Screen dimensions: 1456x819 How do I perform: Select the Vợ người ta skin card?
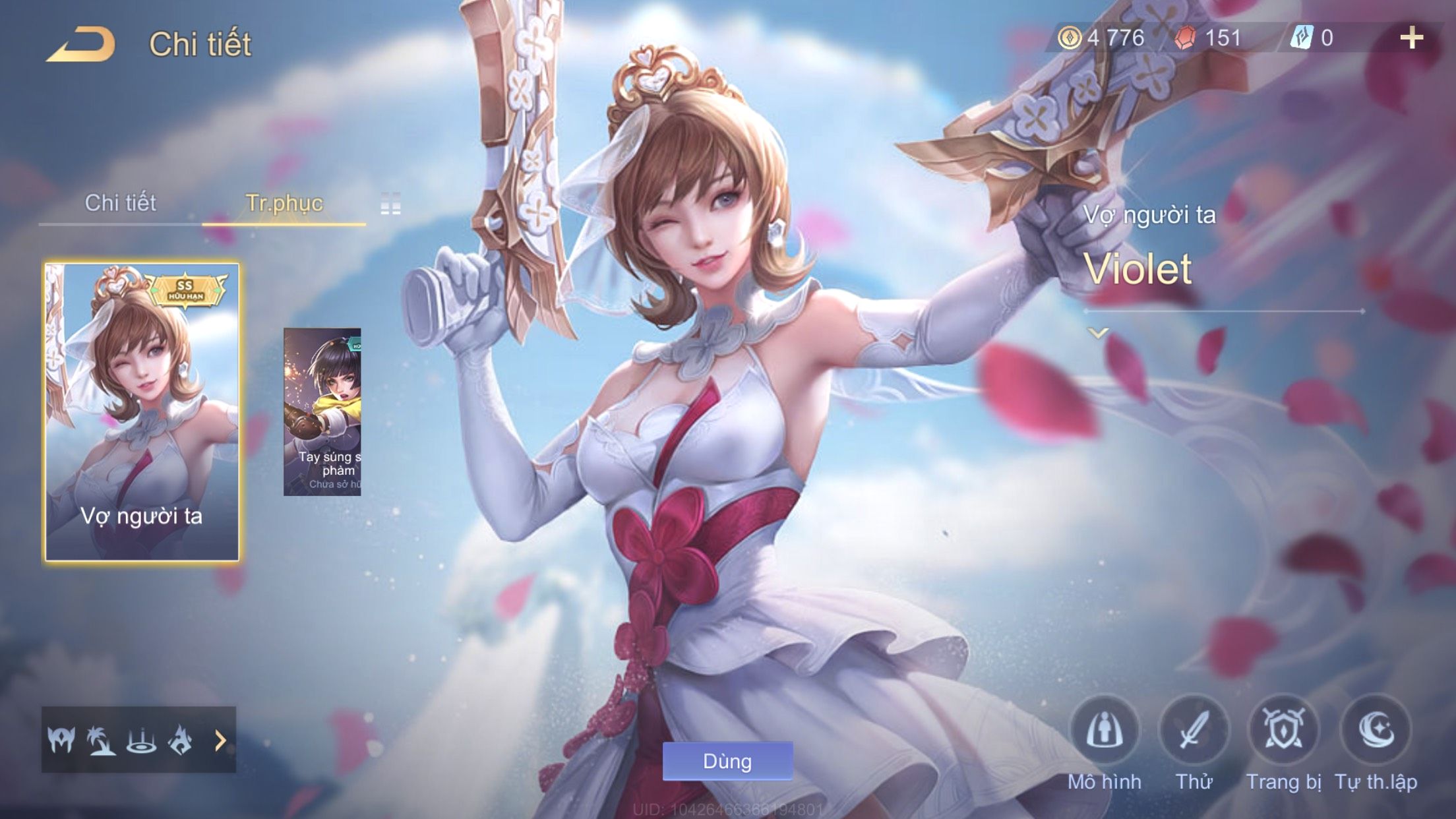pos(142,412)
